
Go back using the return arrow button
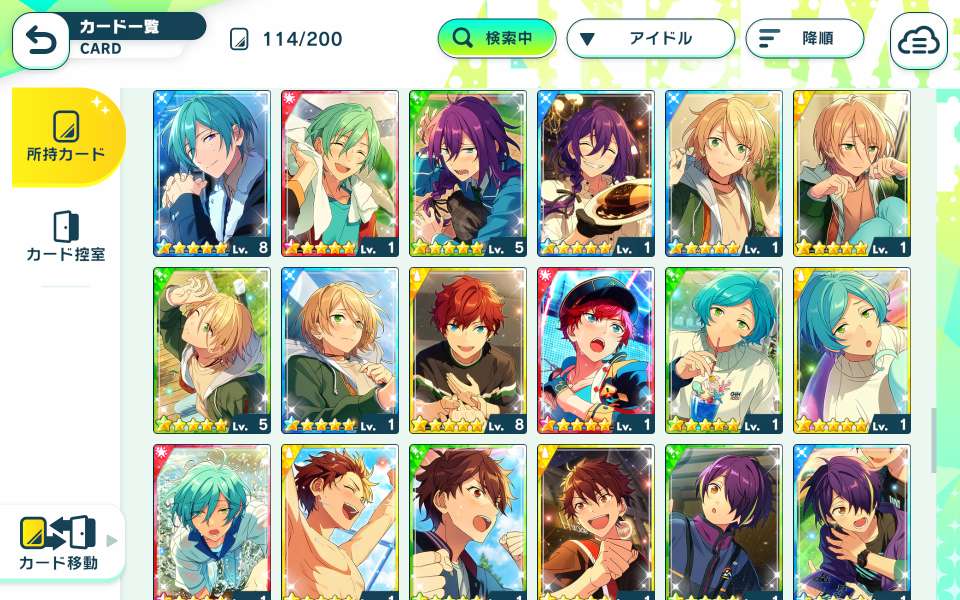coord(41,40)
